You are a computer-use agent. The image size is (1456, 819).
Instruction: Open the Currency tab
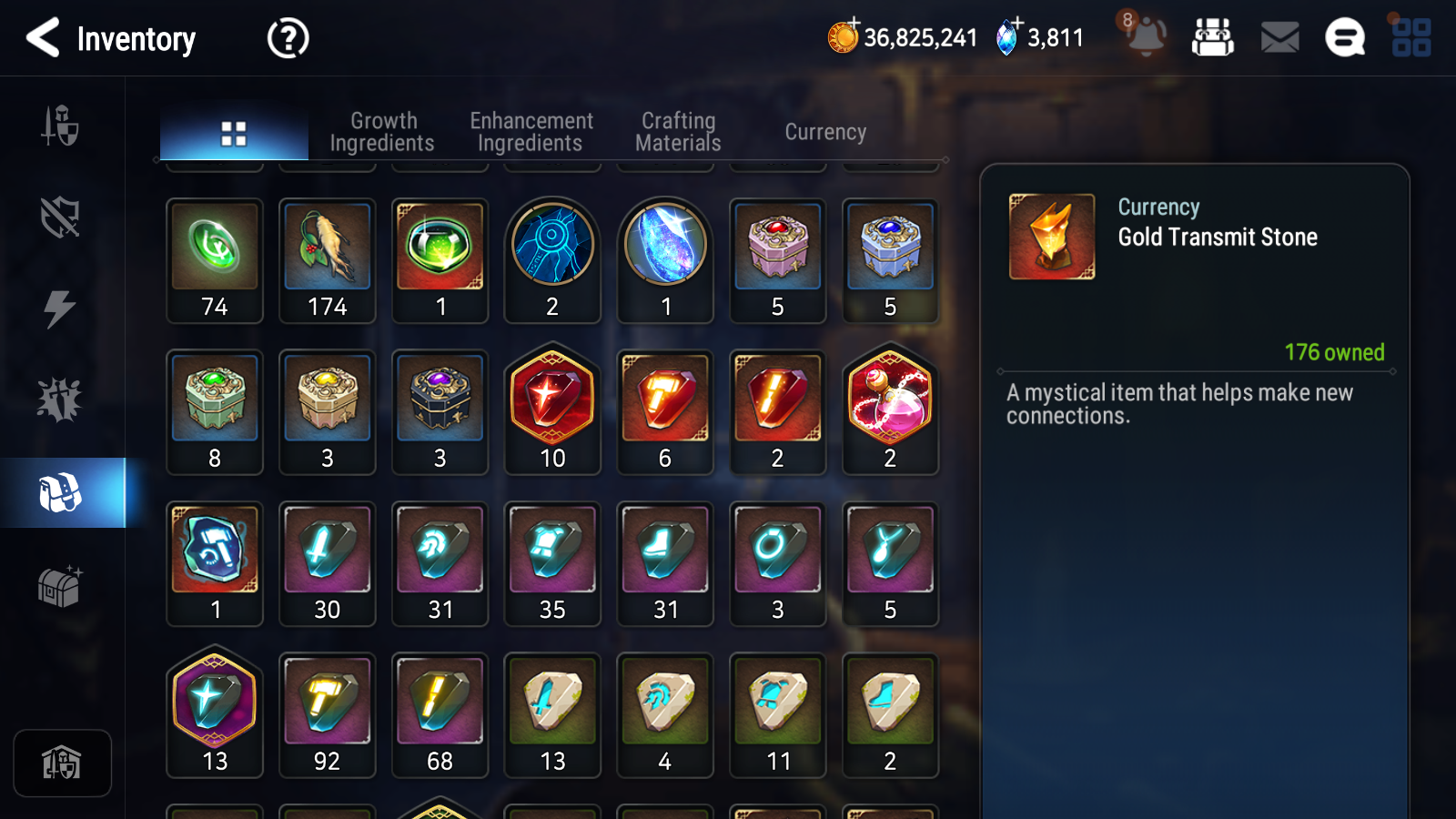[x=824, y=131]
